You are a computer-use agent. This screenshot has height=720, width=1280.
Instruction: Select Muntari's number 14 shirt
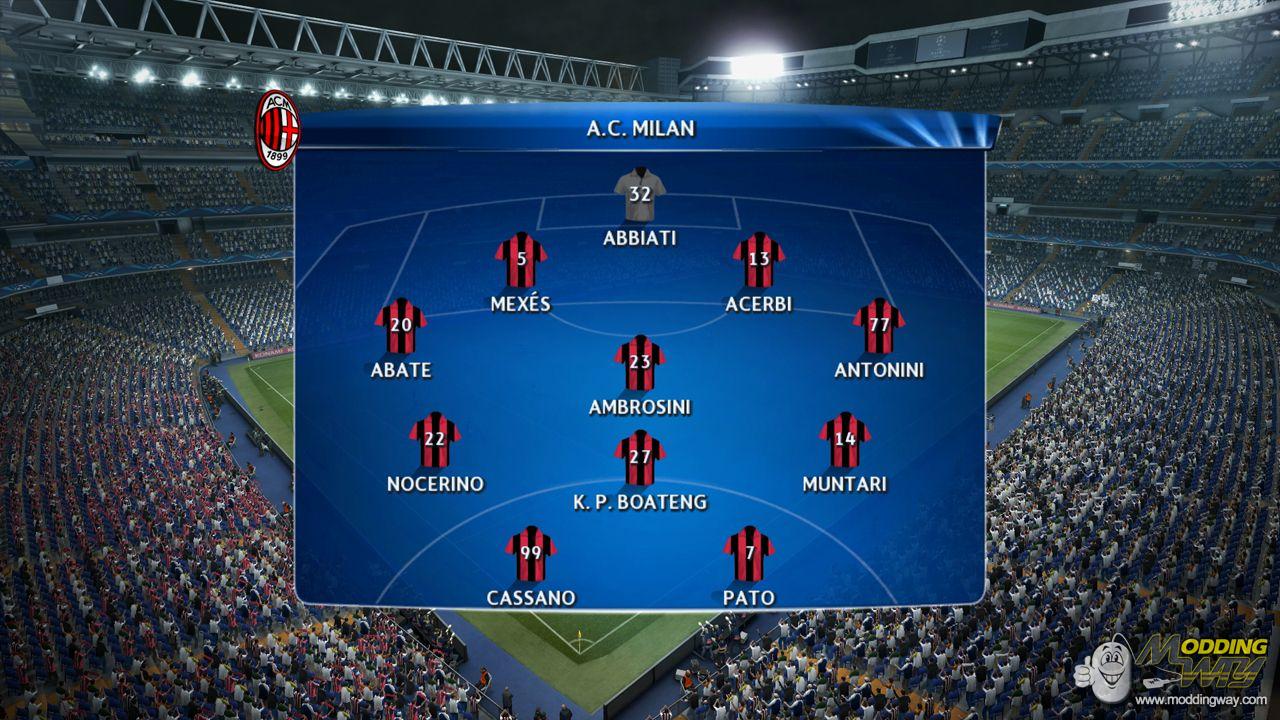click(845, 440)
